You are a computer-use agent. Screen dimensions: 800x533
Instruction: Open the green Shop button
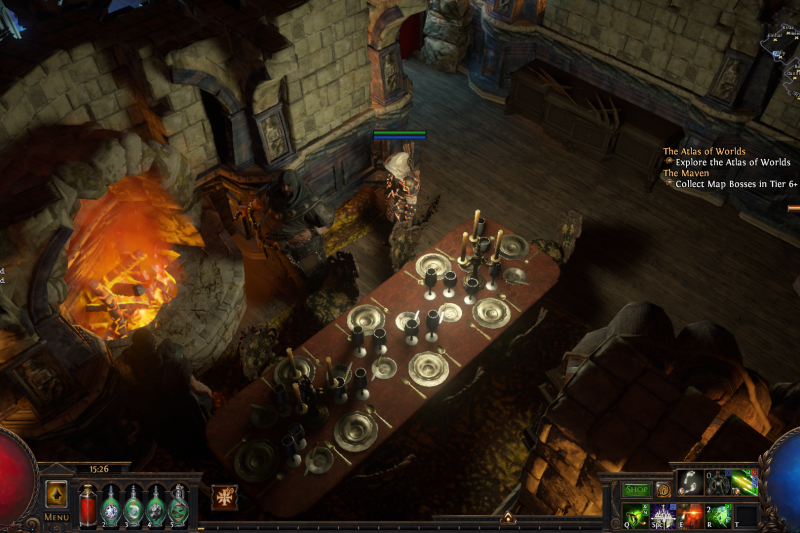click(x=636, y=490)
